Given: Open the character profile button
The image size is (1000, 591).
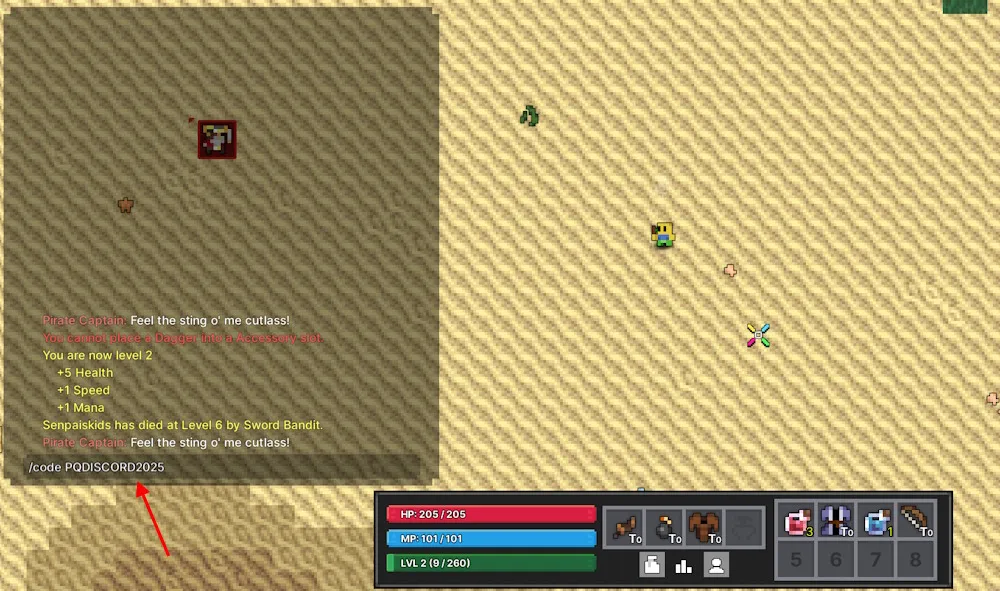Looking at the screenshot, I should tap(716, 565).
